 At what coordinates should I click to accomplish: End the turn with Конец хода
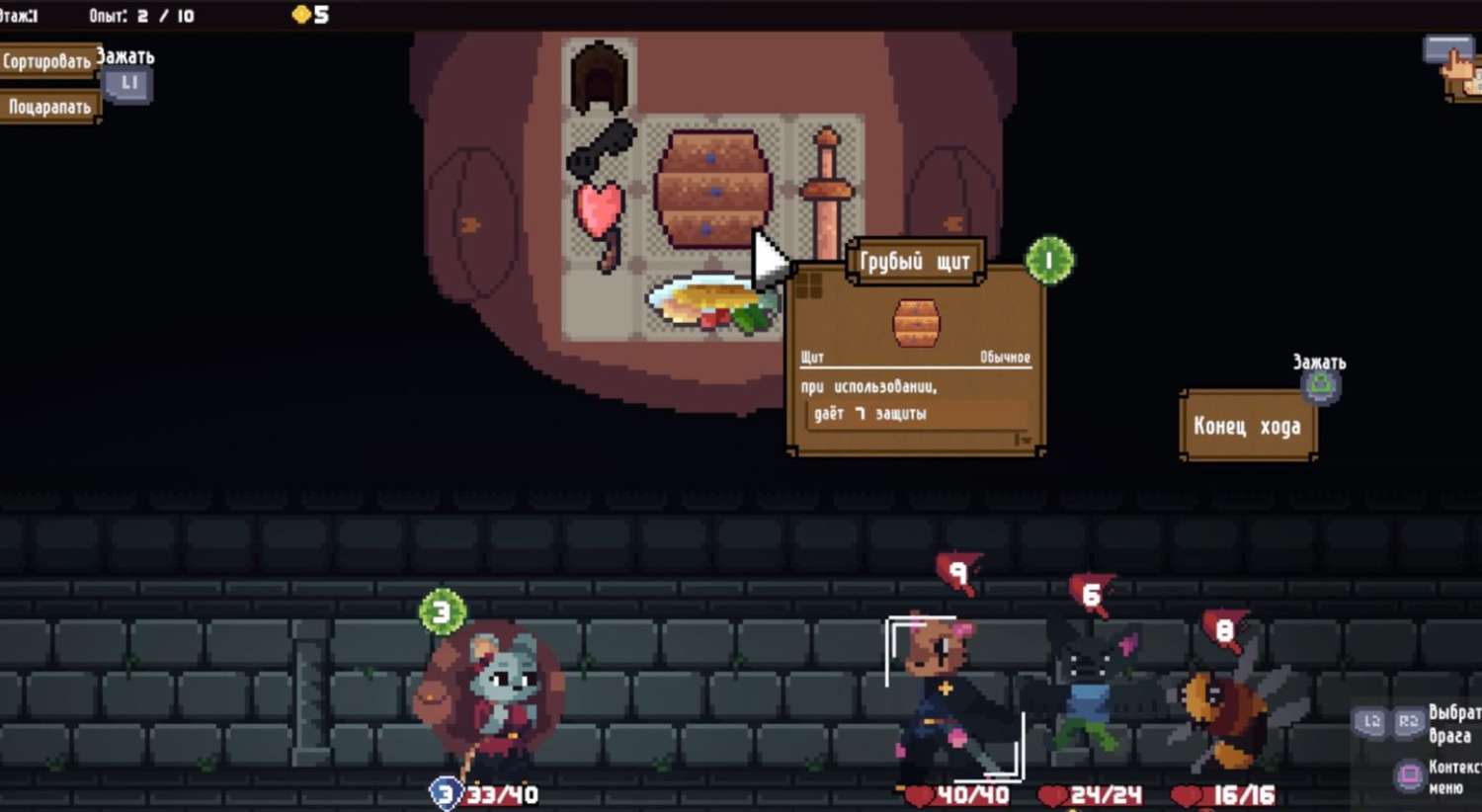(1247, 427)
